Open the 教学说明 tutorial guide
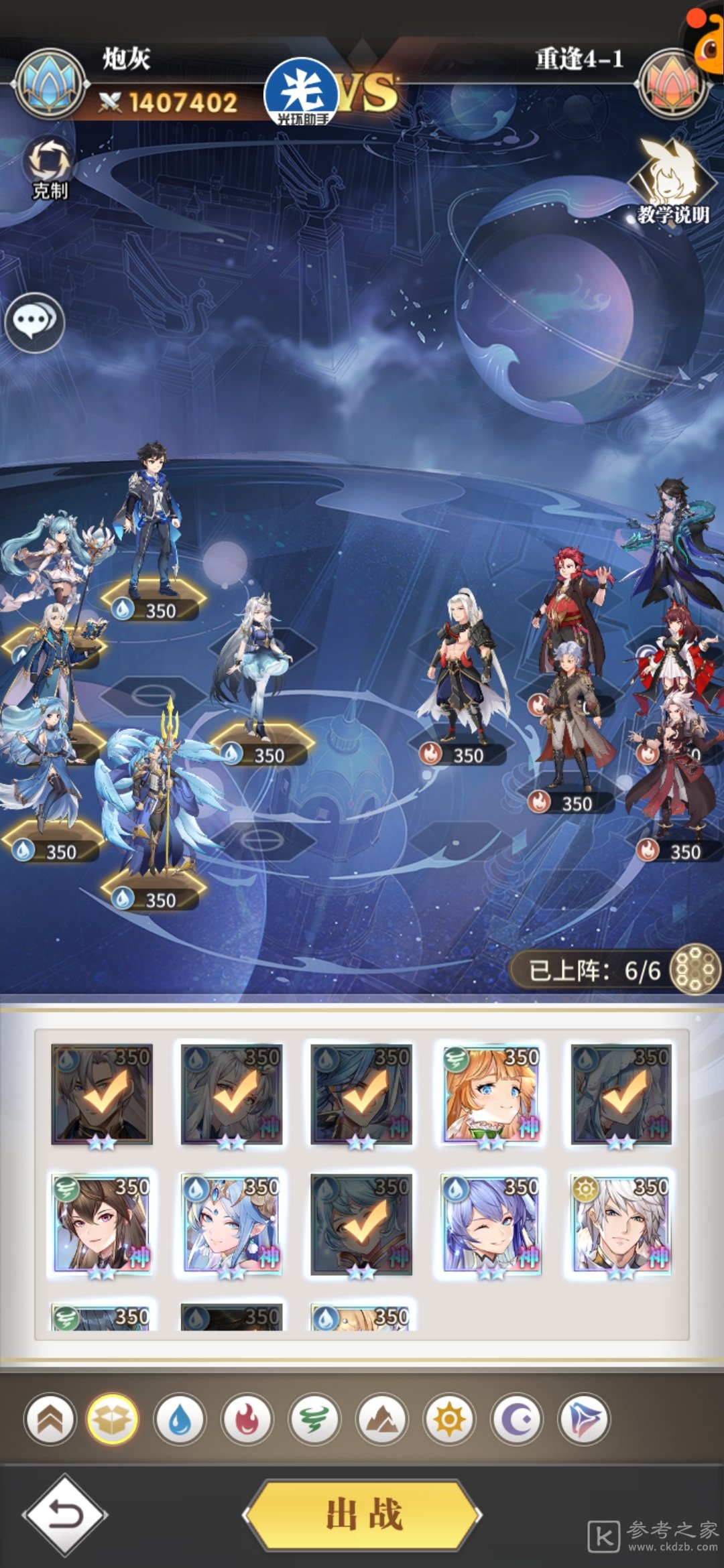The height and width of the screenshot is (1568, 724). click(671, 182)
